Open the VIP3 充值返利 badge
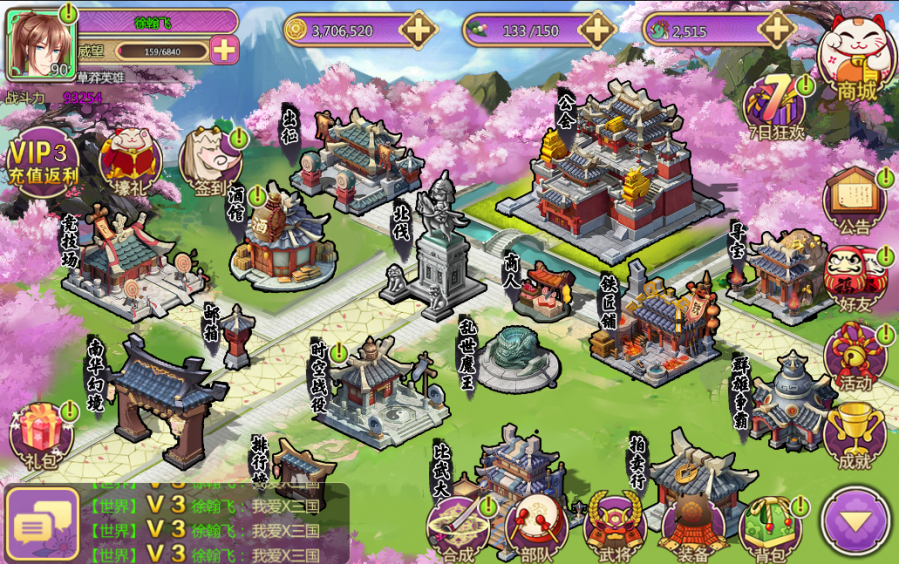 coord(41,160)
